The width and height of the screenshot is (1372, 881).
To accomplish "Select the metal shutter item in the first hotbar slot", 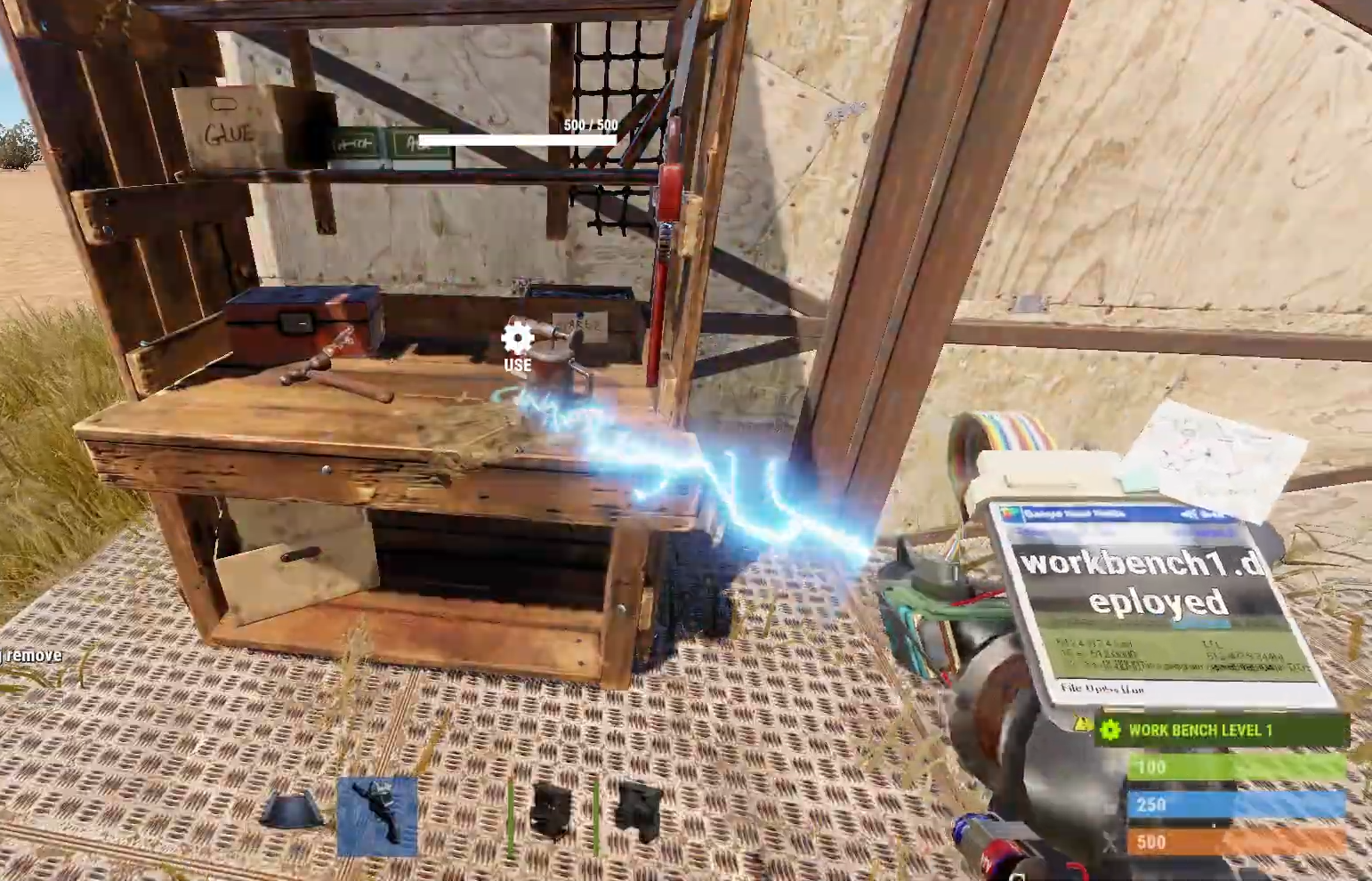I will click(x=294, y=810).
